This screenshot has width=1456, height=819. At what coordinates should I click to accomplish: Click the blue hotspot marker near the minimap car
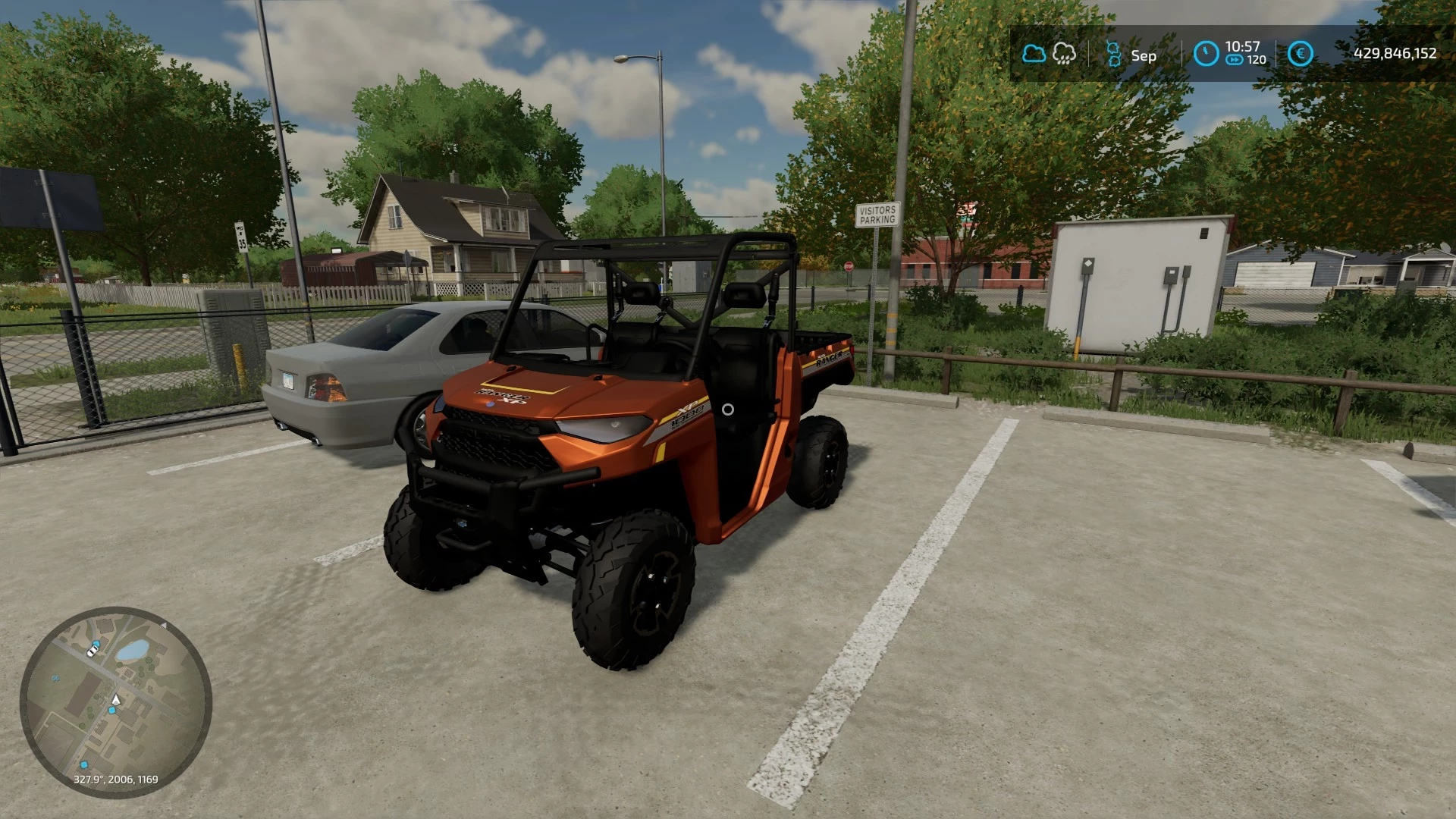(96, 643)
